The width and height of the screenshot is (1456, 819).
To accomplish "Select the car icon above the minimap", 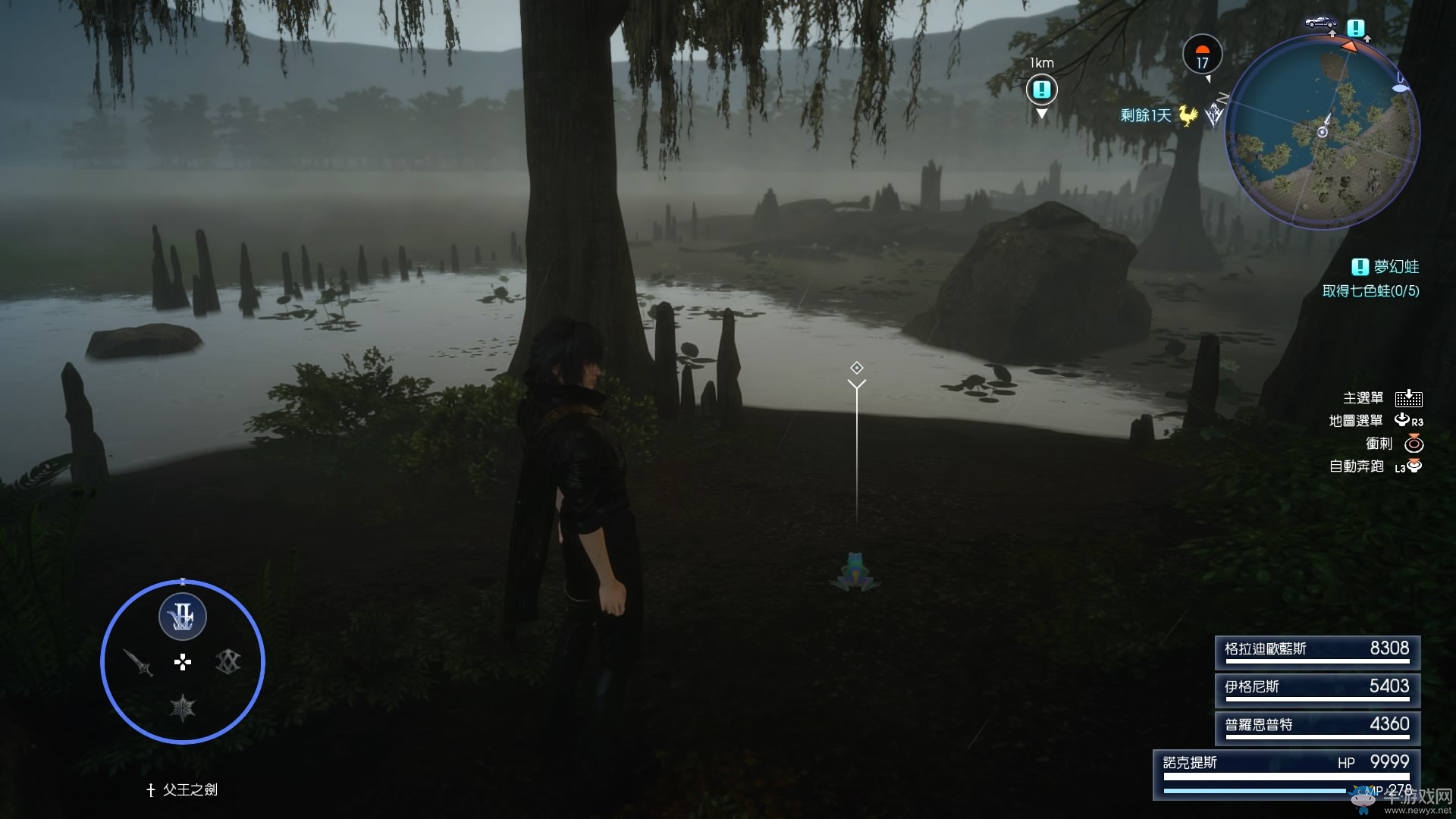I will coord(1320,23).
